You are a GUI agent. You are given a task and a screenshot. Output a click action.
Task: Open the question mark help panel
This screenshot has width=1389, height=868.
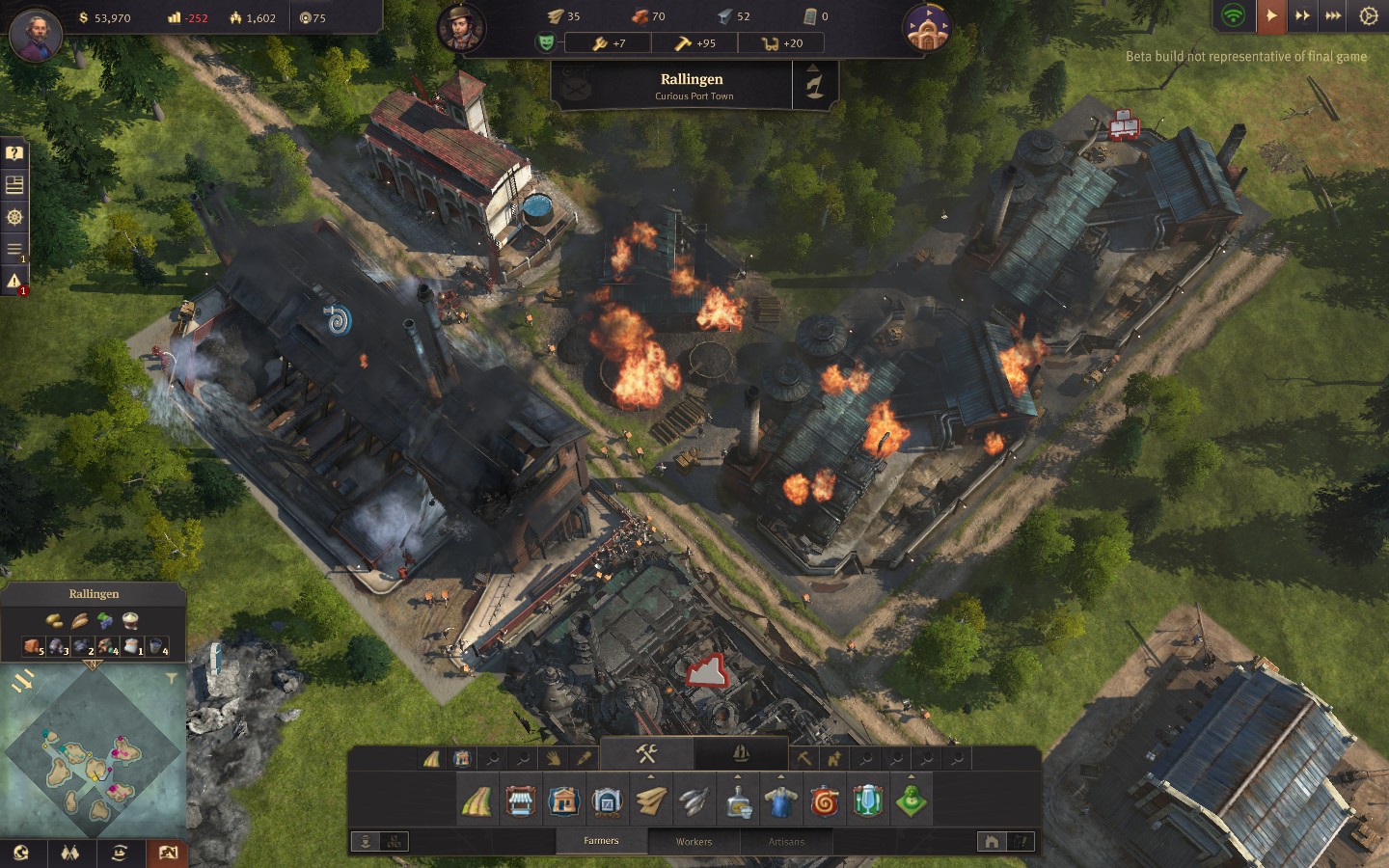click(14, 152)
